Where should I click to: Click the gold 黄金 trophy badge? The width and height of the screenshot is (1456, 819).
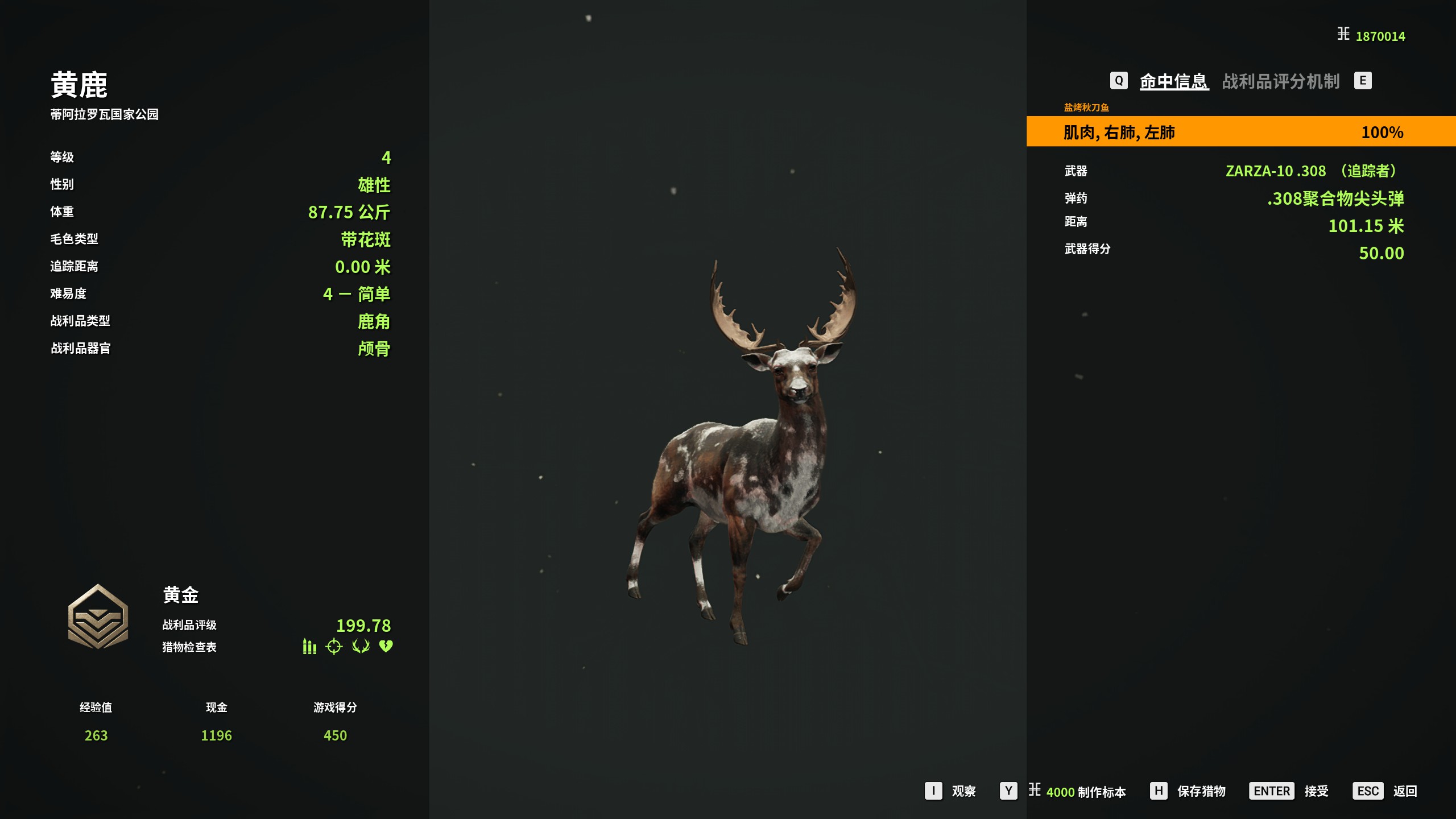click(x=98, y=617)
